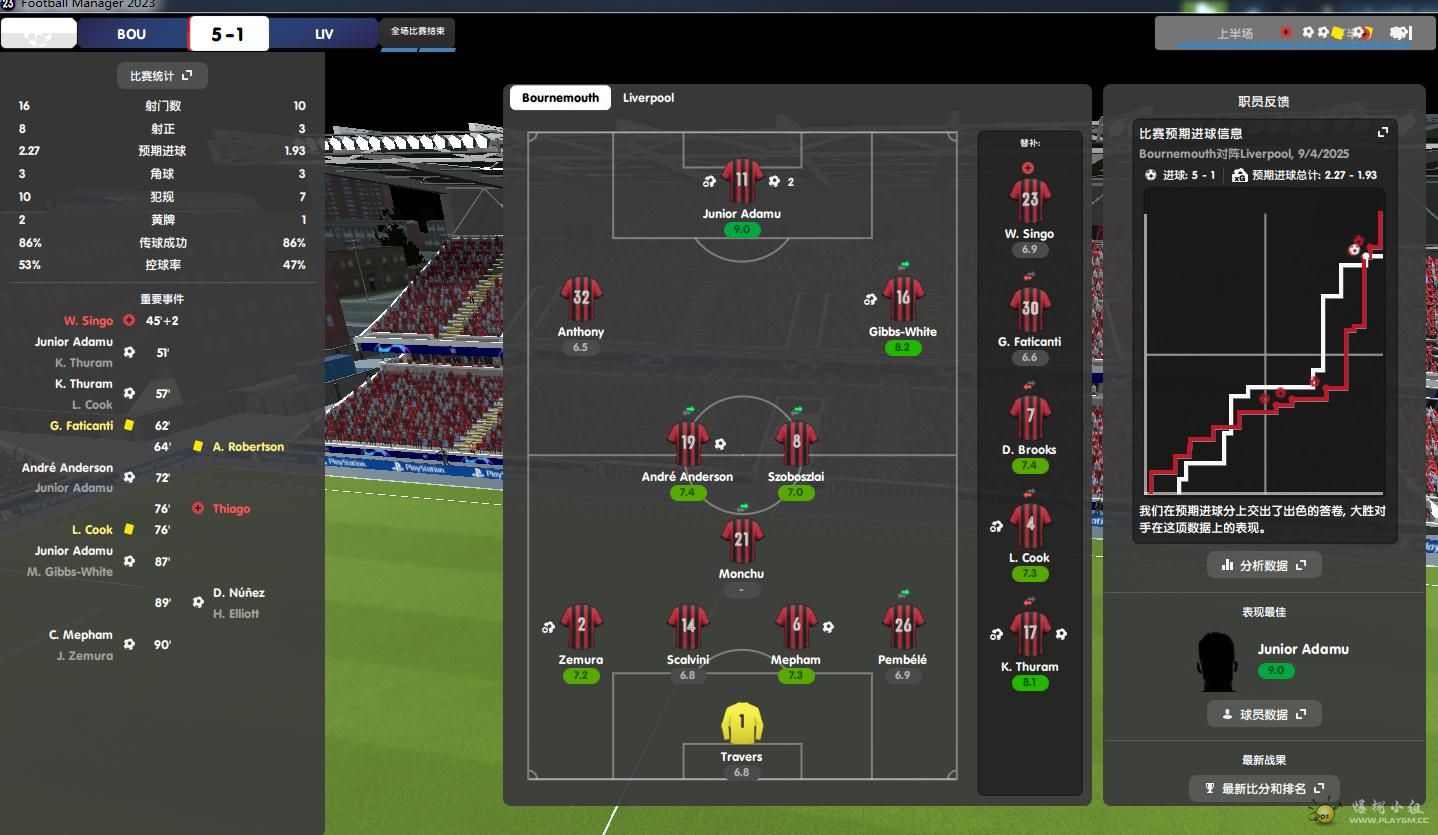The width and height of the screenshot is (1438, 835).
Task: Choose Gibbs-White's number 16 shirt
Action: point(903,298)
